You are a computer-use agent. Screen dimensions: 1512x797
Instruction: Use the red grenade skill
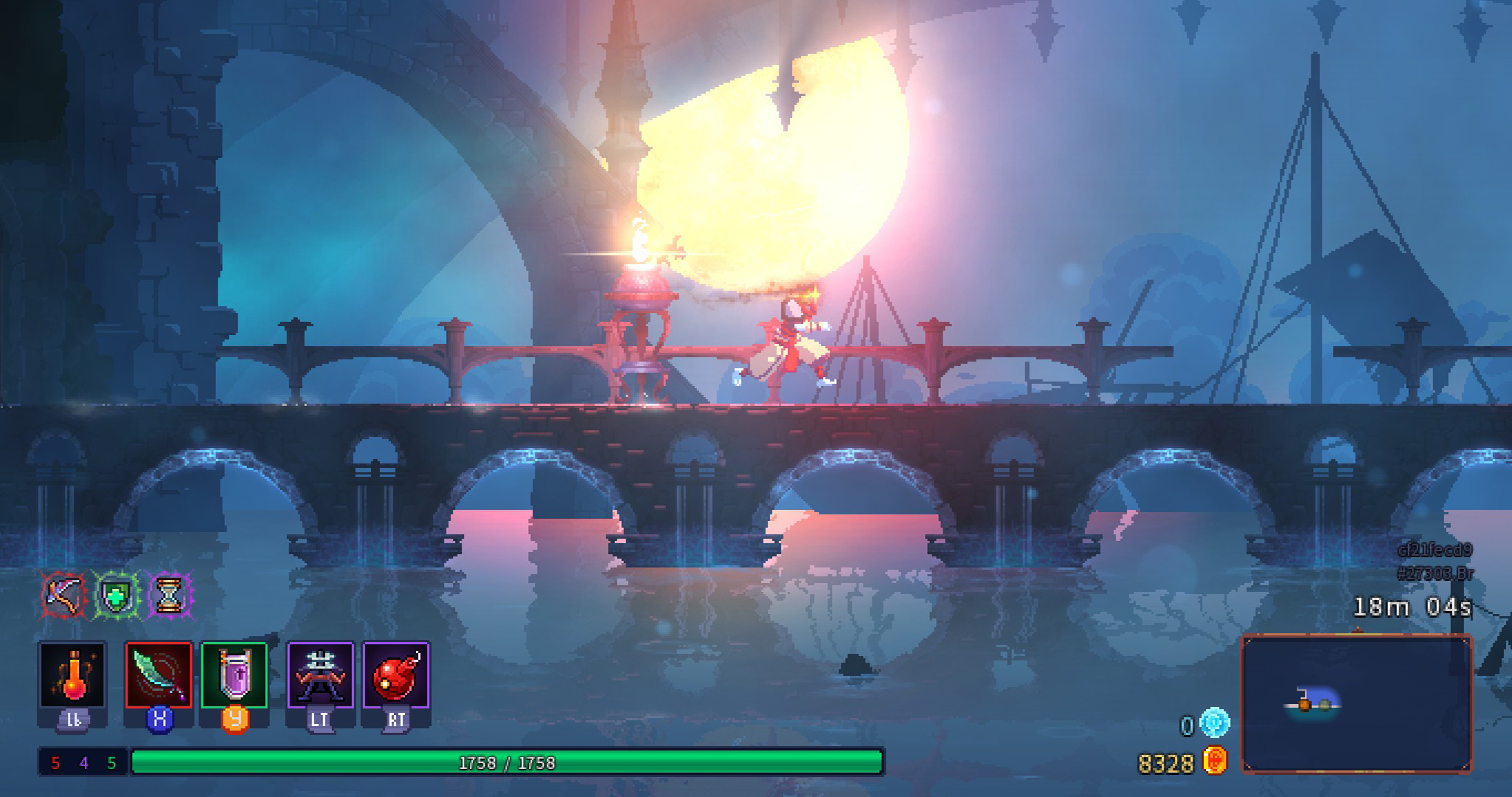point(396,675)
